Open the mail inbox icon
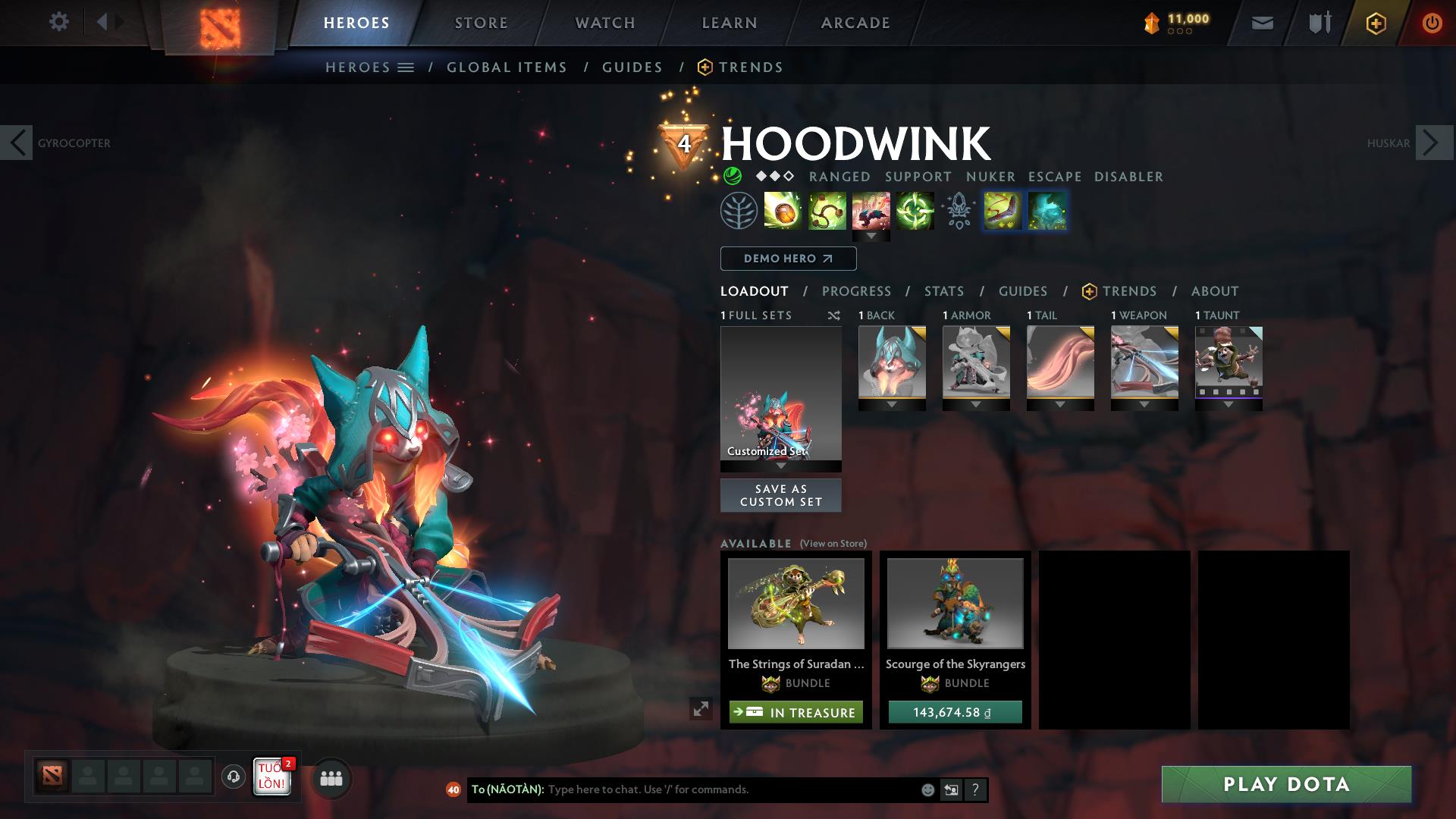The width and height of the screenshot is (1456, 819). (x=1261, y=22)
